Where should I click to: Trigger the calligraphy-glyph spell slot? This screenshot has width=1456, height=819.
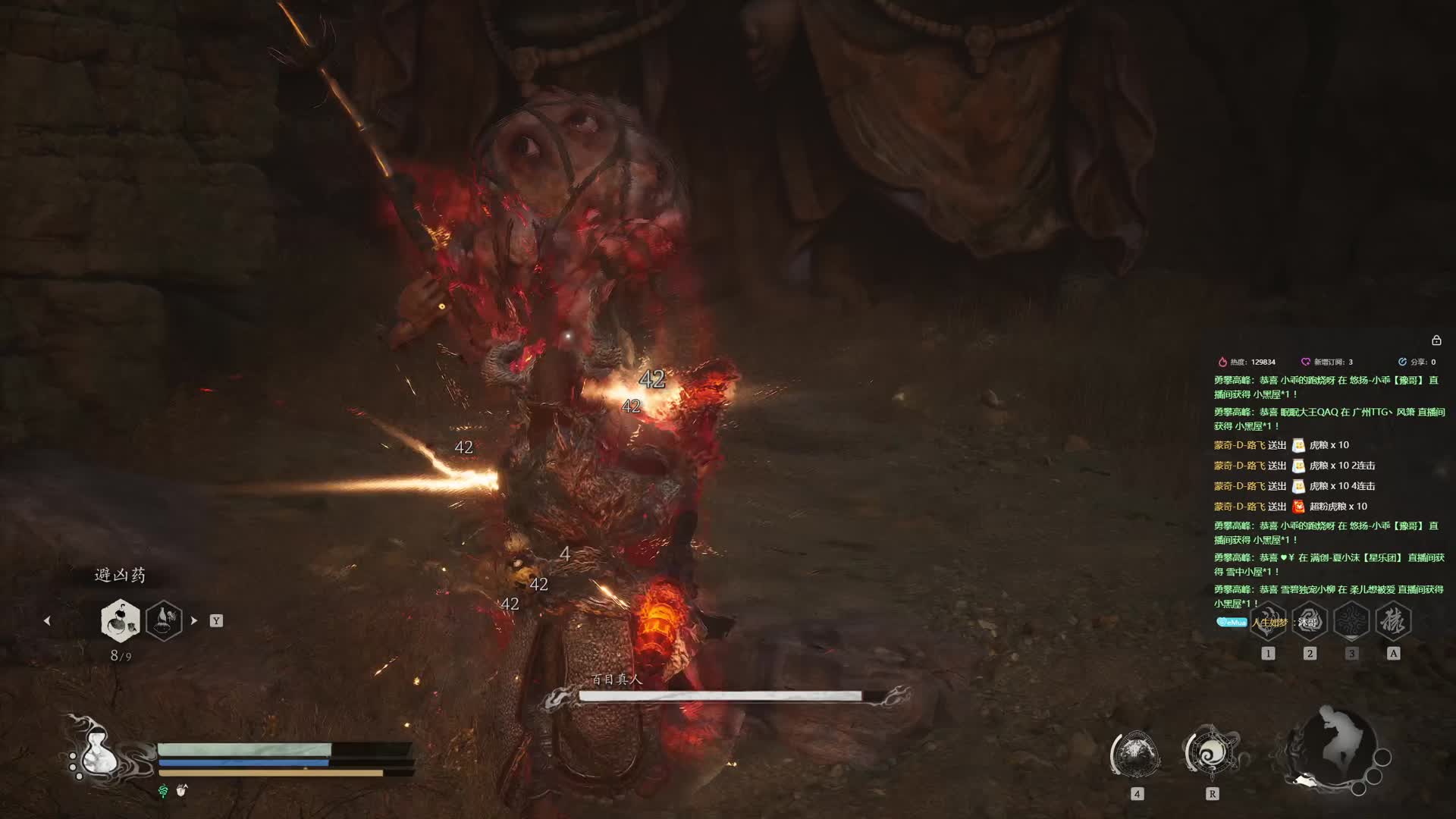1393,621
